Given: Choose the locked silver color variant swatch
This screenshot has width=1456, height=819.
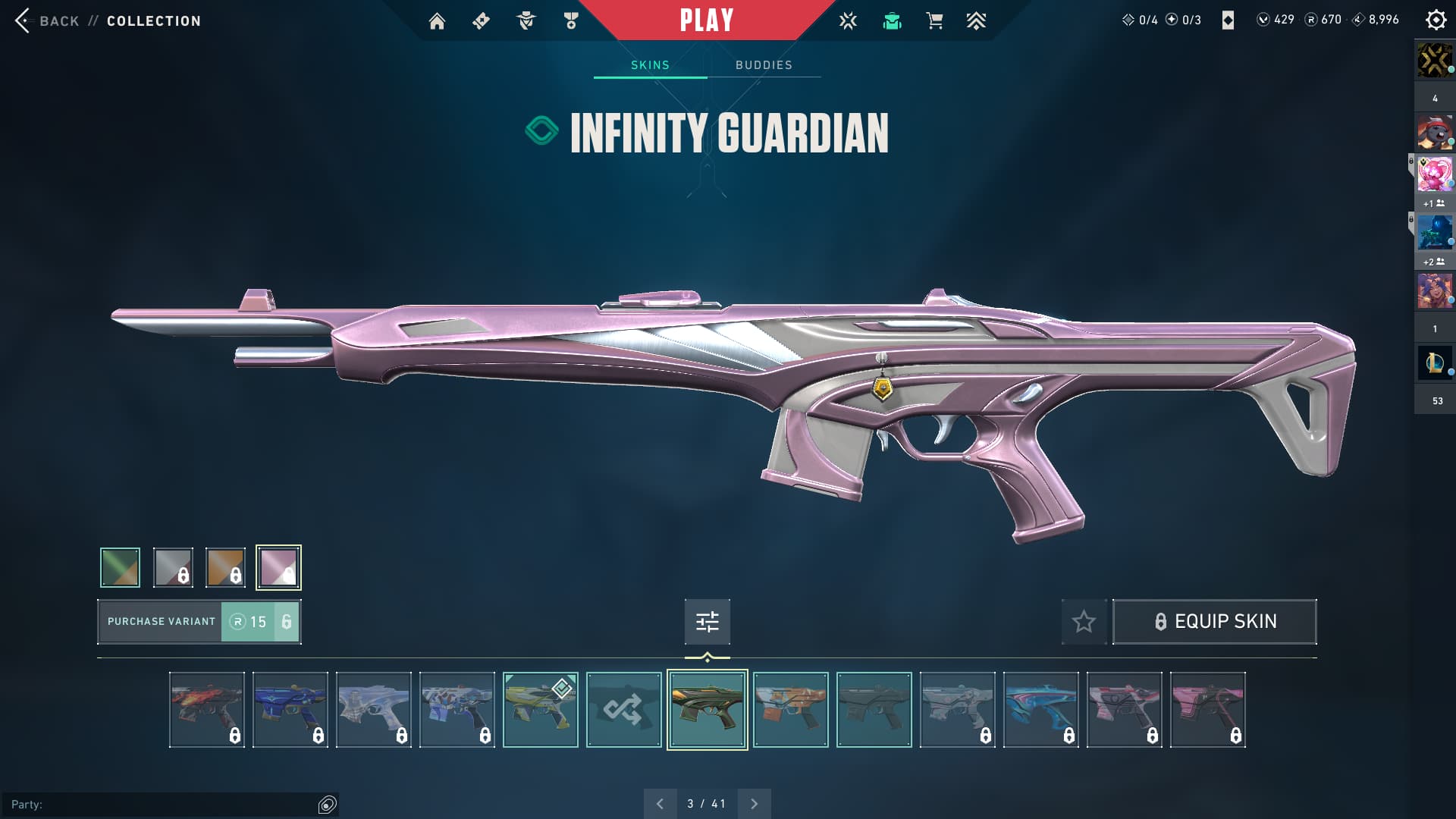Looking at the screenshot, I should (x=173, y=567).
